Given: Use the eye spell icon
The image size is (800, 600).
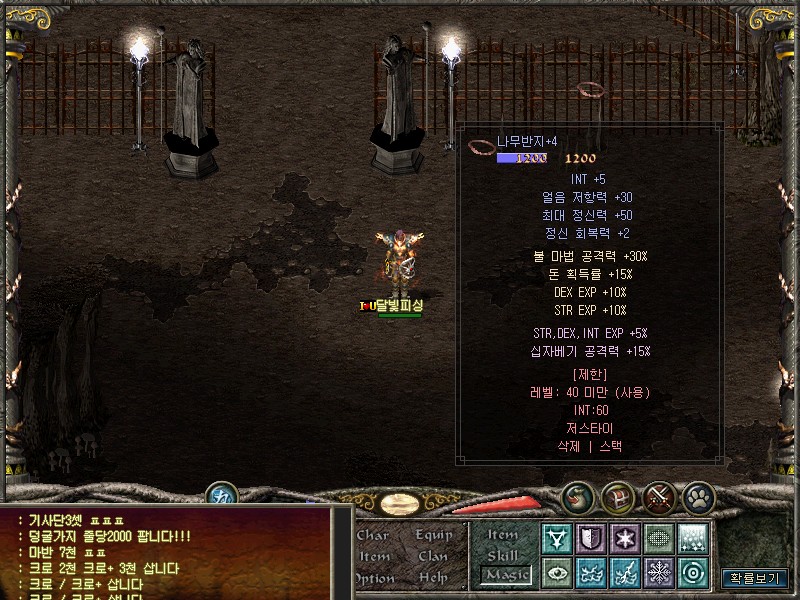Looking at the screenshot, I should point(557,572).
